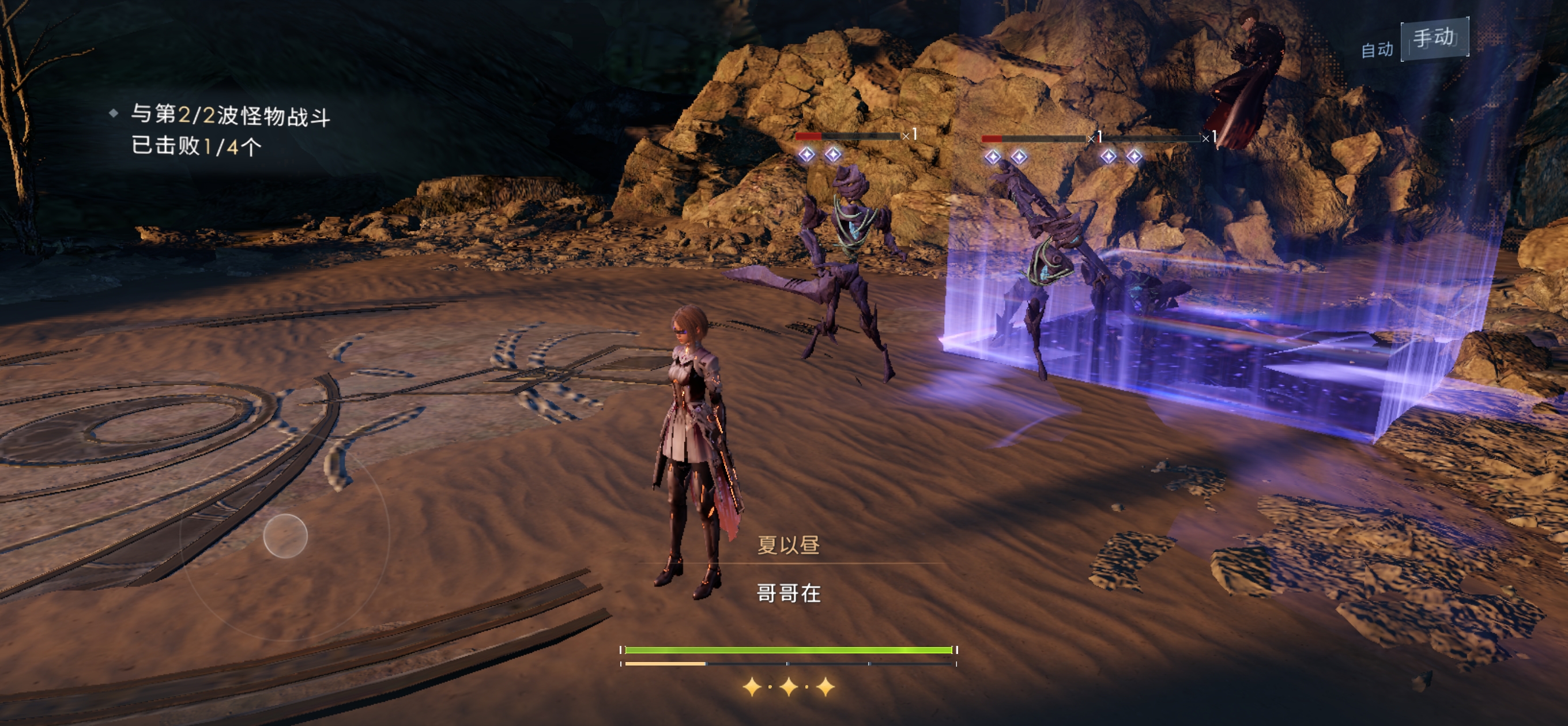The height and width of the screenshot is (726, 1568).
Task: Select the 自动 auto-battle option
Action: click(1376, 50)
